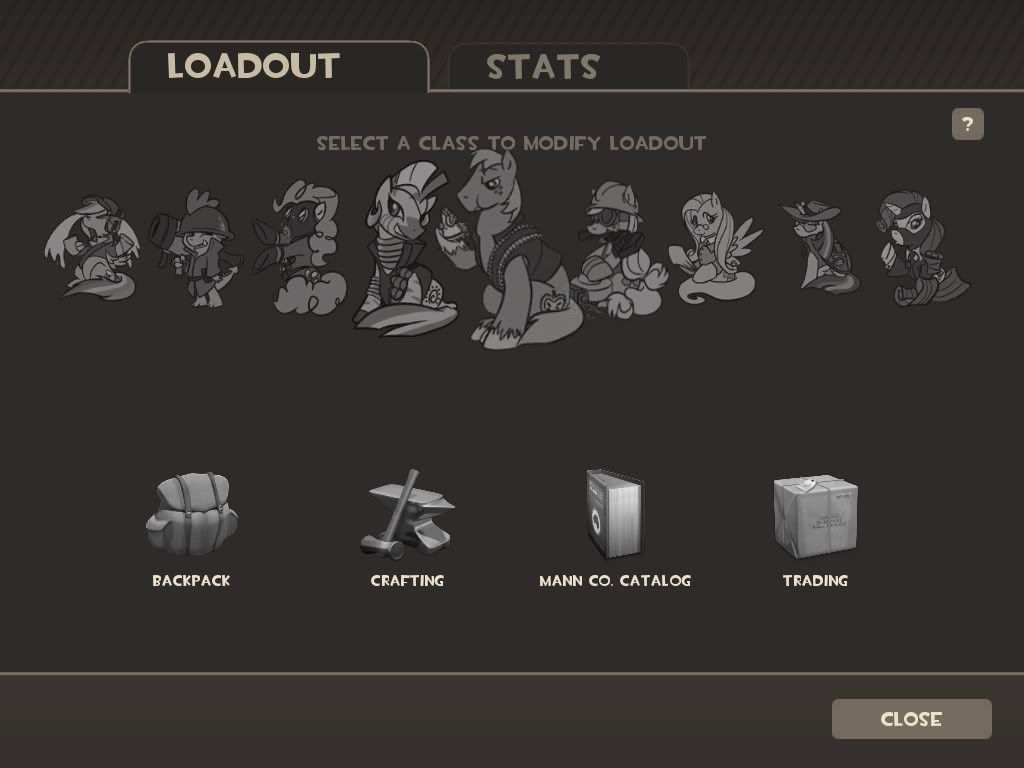Pick the Pyro pony with gas mask
Viewport: 1024px width, 768px height.
[x=304, y=248]
